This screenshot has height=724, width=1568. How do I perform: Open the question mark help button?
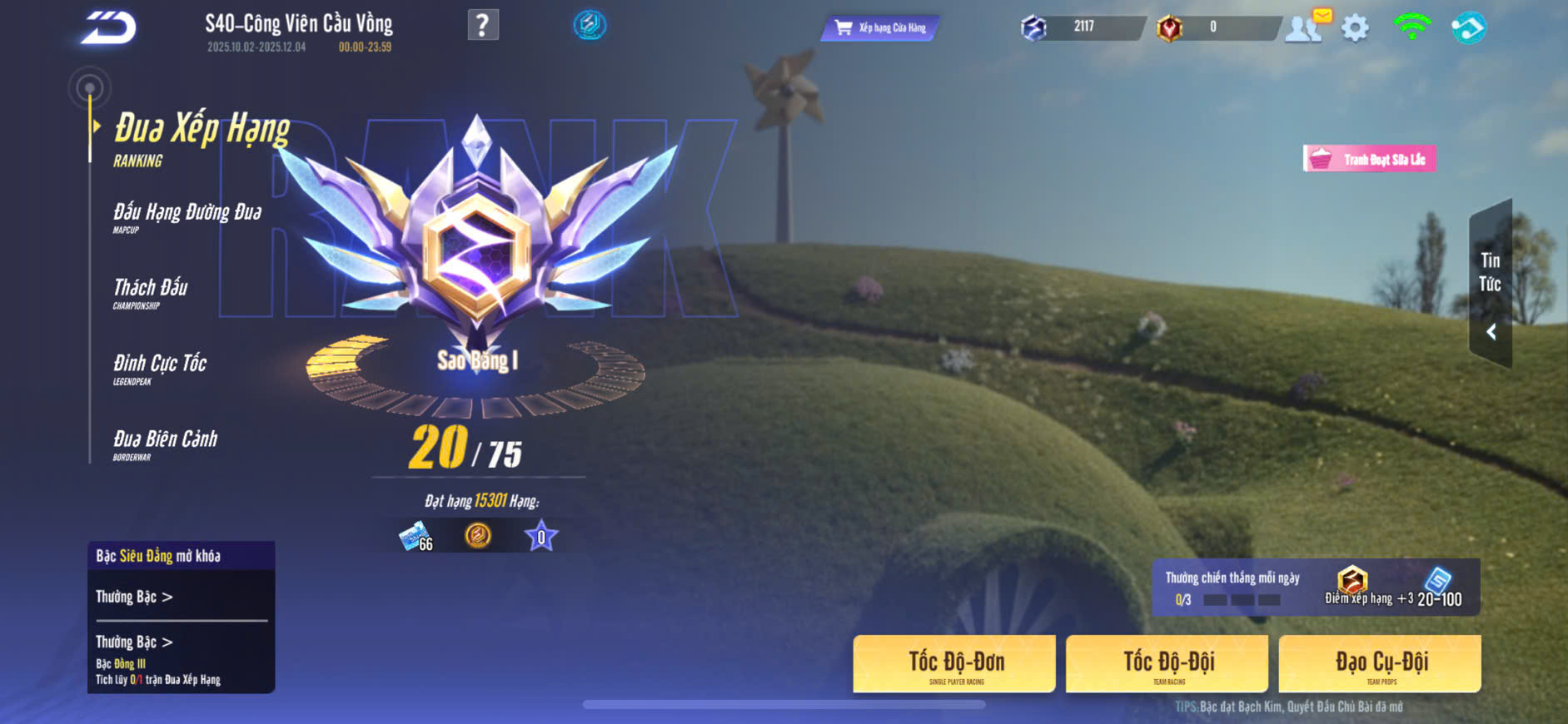pyautogui.click(x=483, y=25)
